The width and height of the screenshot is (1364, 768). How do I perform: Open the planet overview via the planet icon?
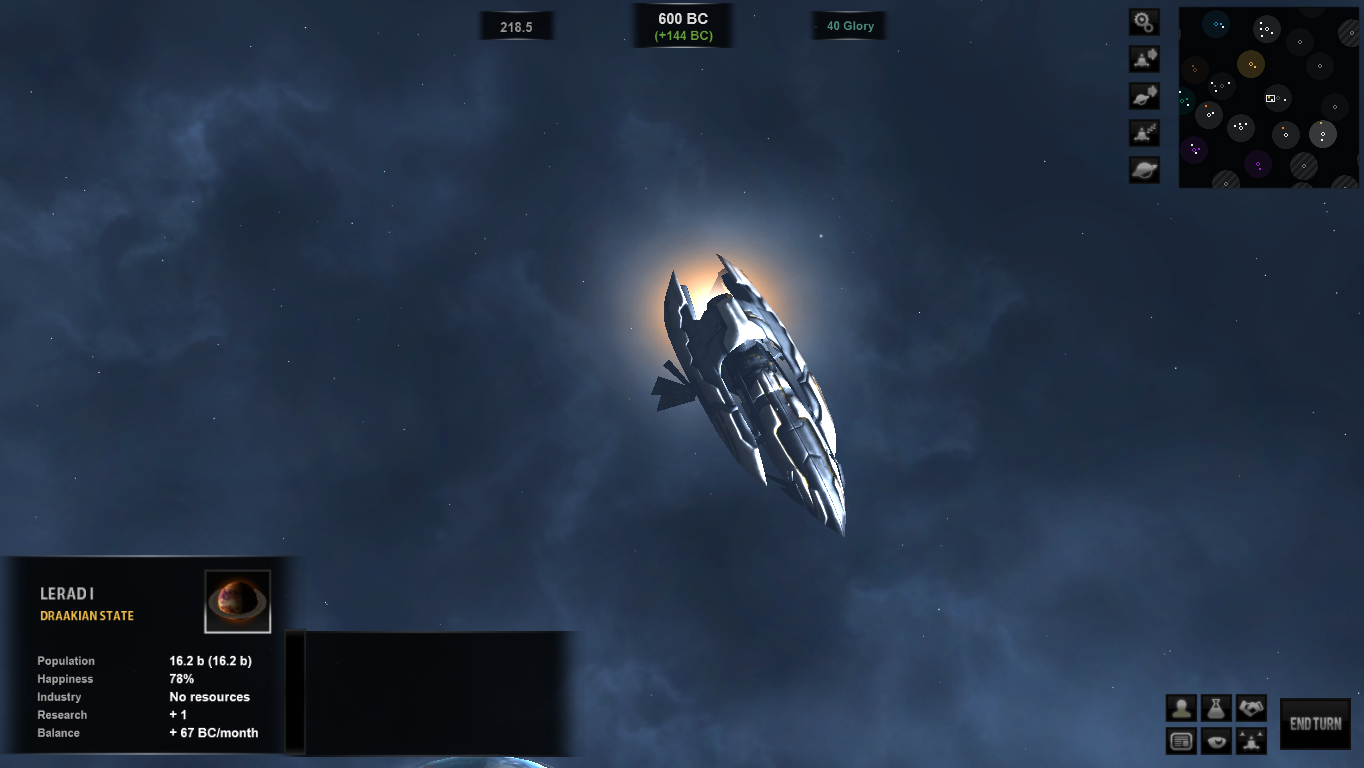(x=1144, y=169)
